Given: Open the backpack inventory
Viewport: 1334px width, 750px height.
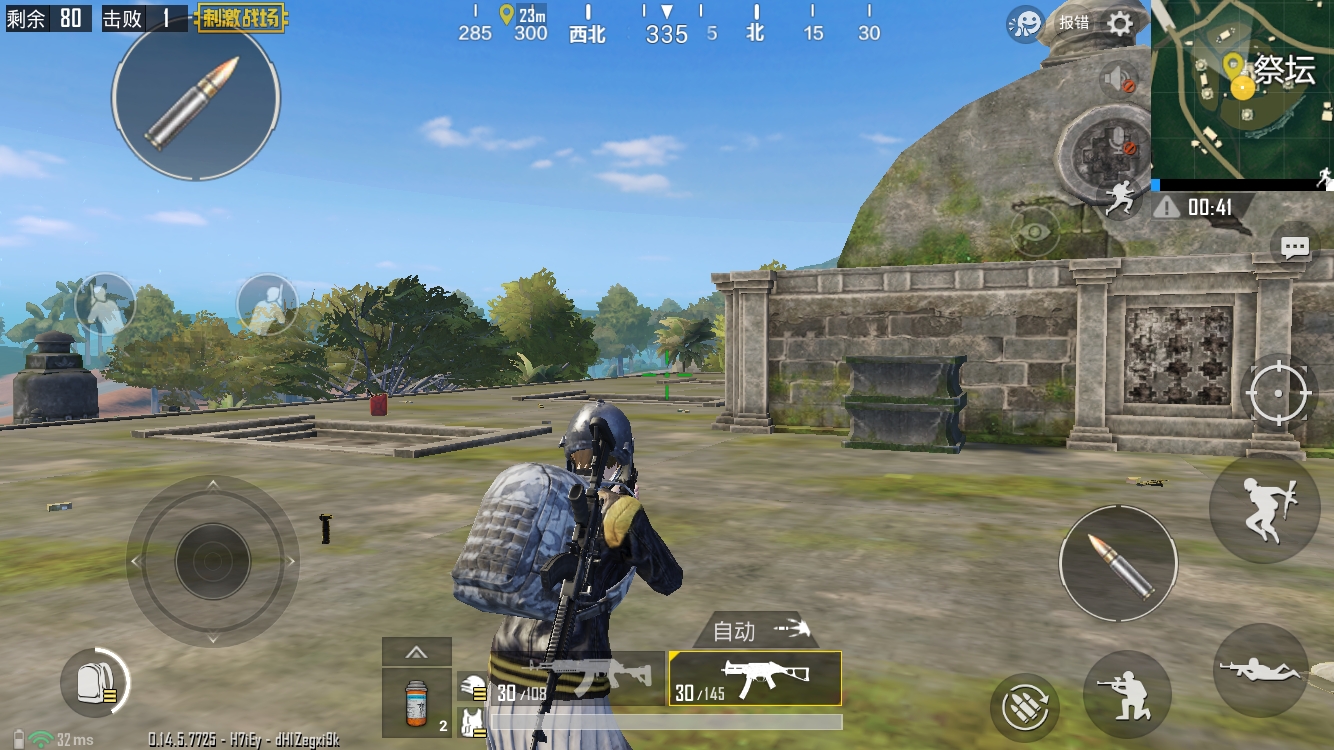Looking at the screenshot, I should click(93, 683).
